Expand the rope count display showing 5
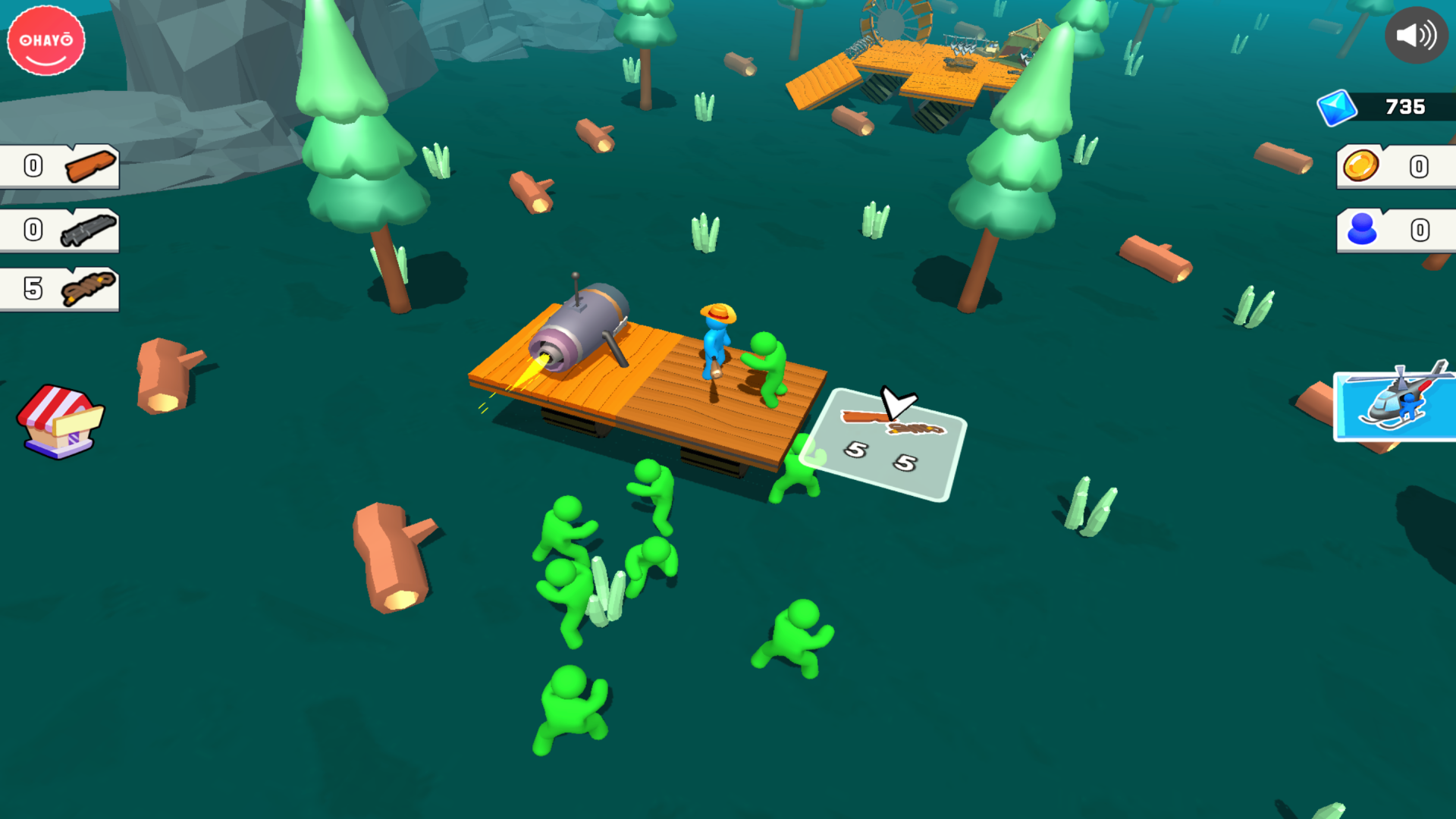The image size is (1456, 819). 32,290
